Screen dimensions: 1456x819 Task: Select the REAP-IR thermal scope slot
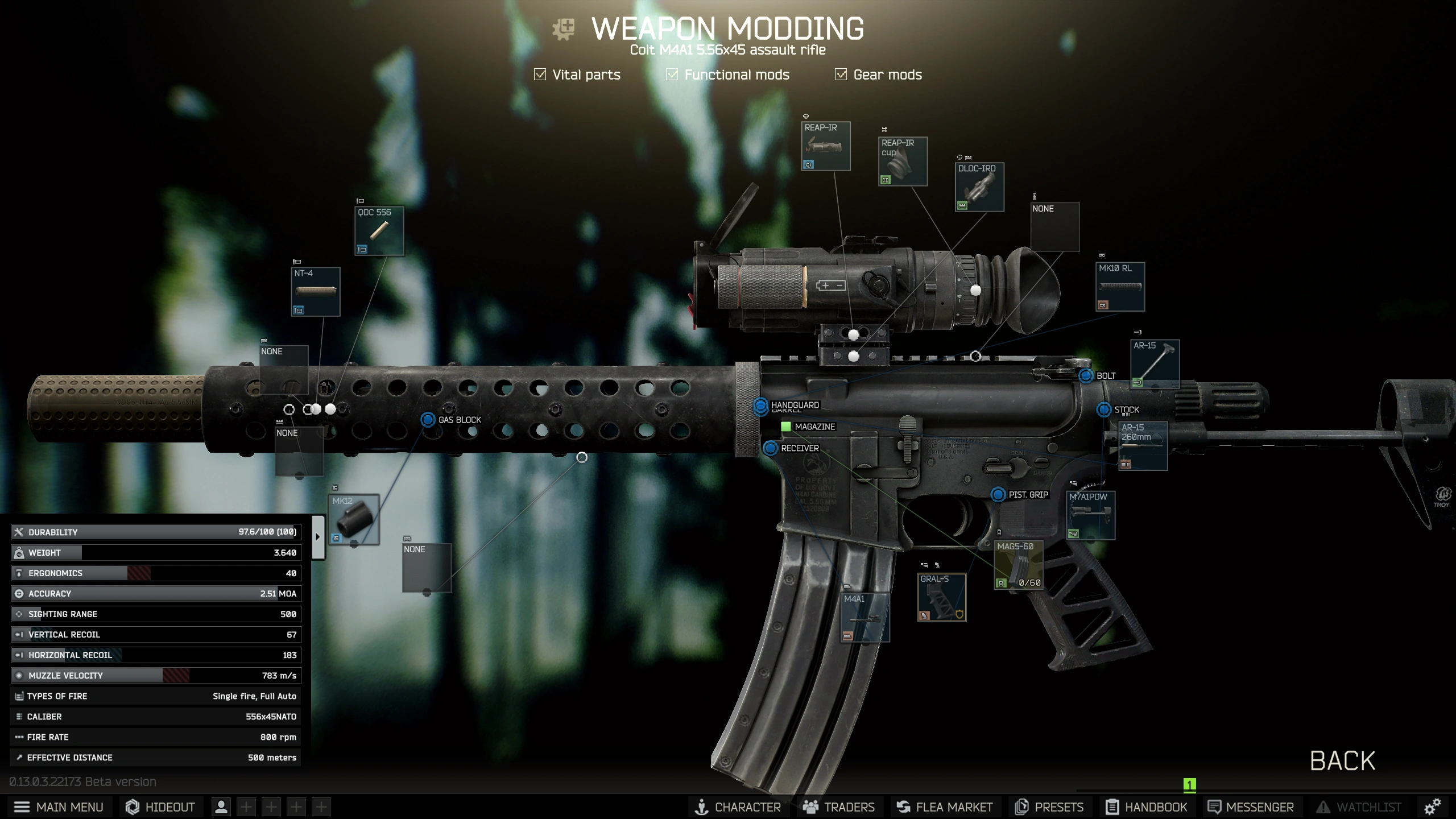826,146
